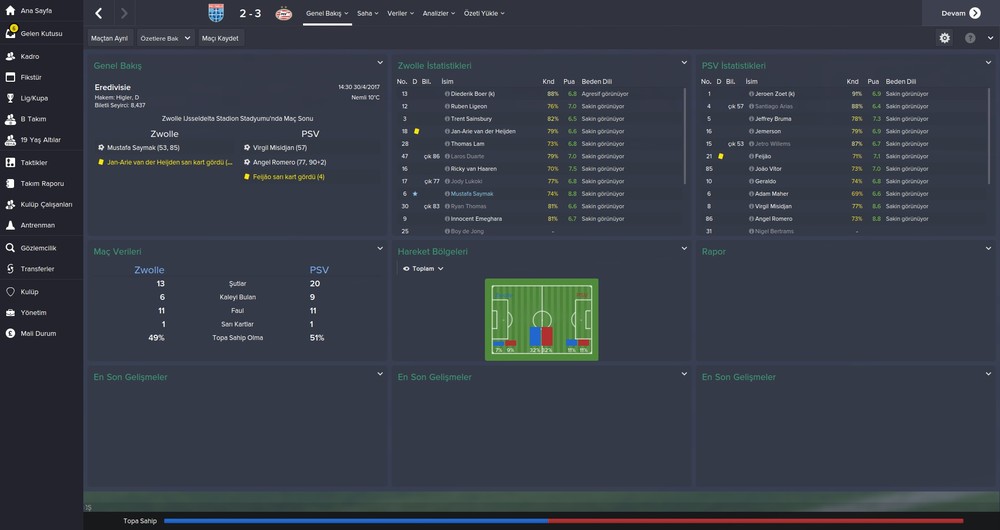Open the Taktikler menu entry
Screen dimensions: 1000x530
[x=34, y=162]
